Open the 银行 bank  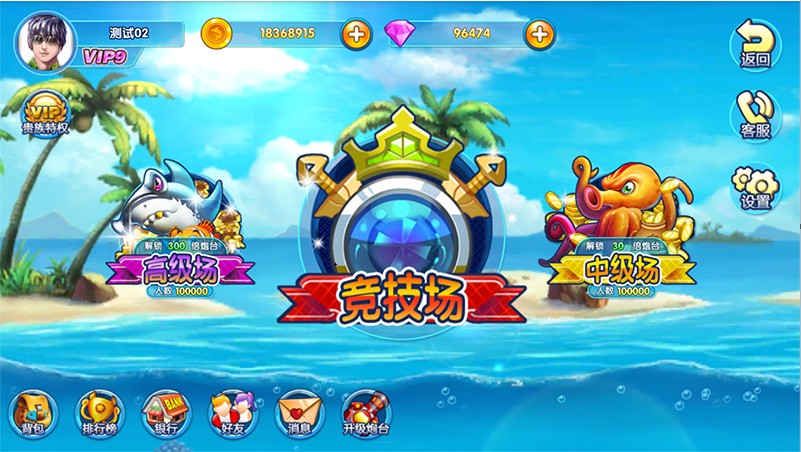[166, 413]
